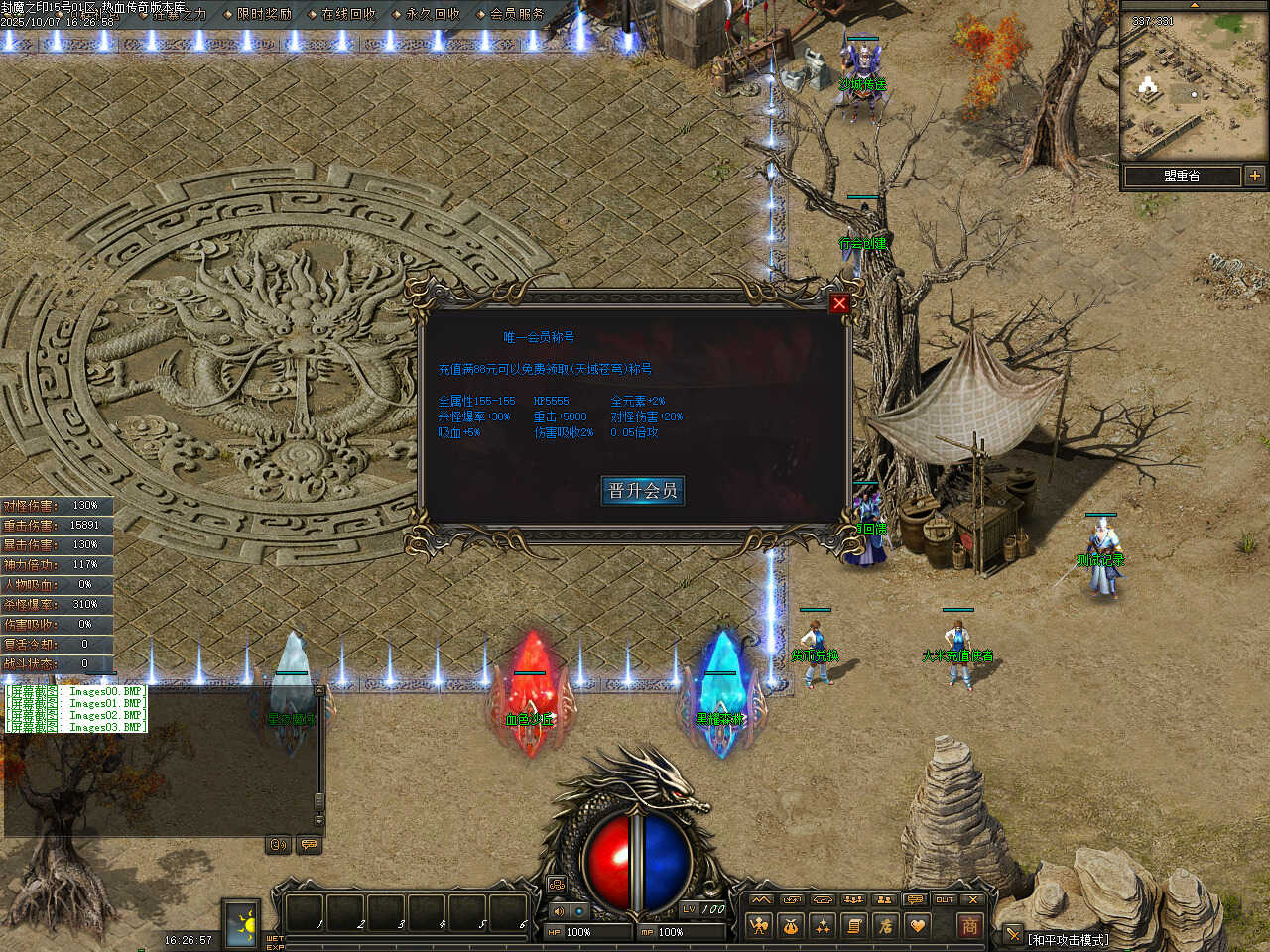Open the 在线回收 online recycle menu

[348, 14]
